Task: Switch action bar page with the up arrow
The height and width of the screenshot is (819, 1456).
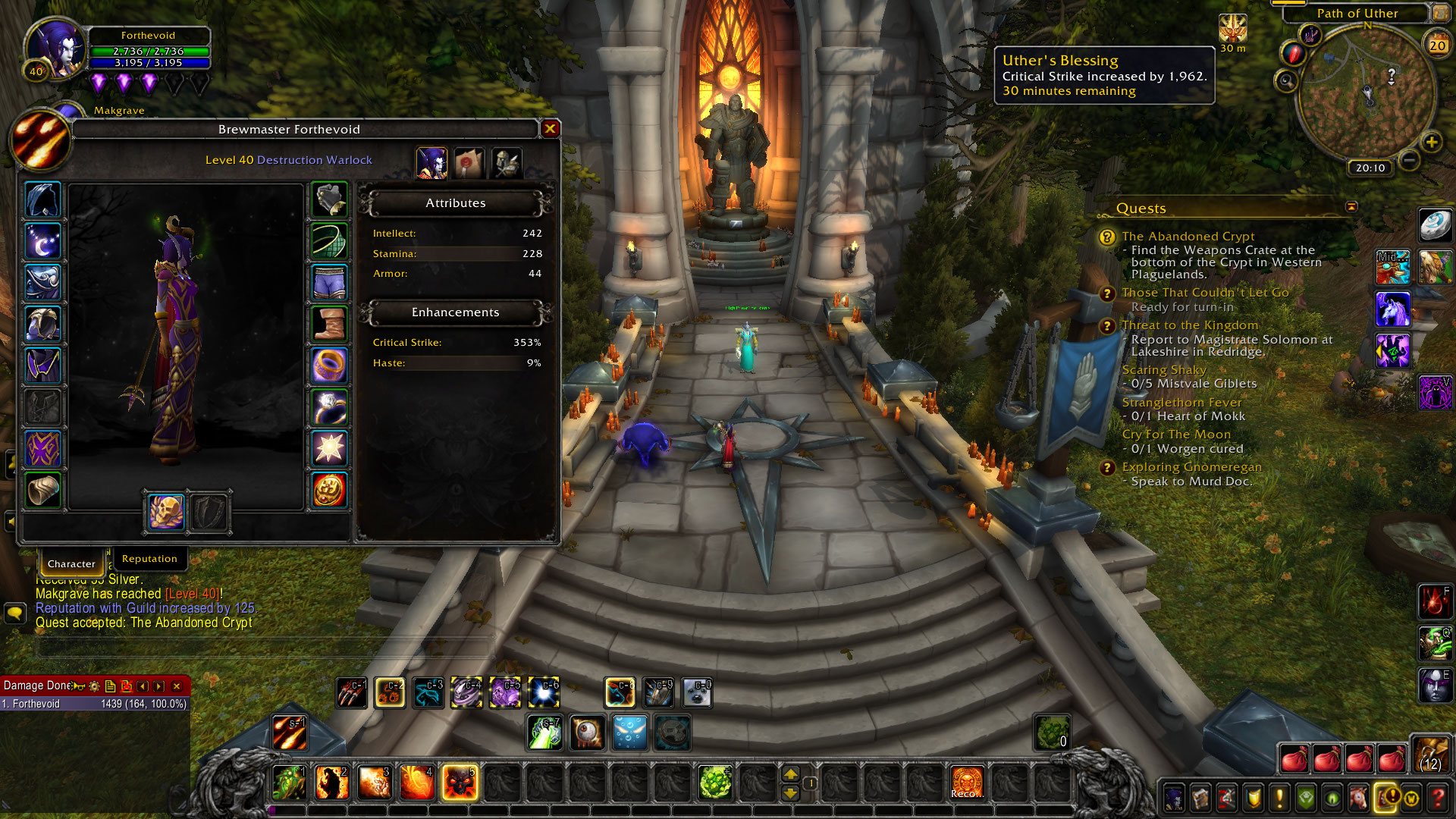Action: pyautogui.click(x=791, y=775)
